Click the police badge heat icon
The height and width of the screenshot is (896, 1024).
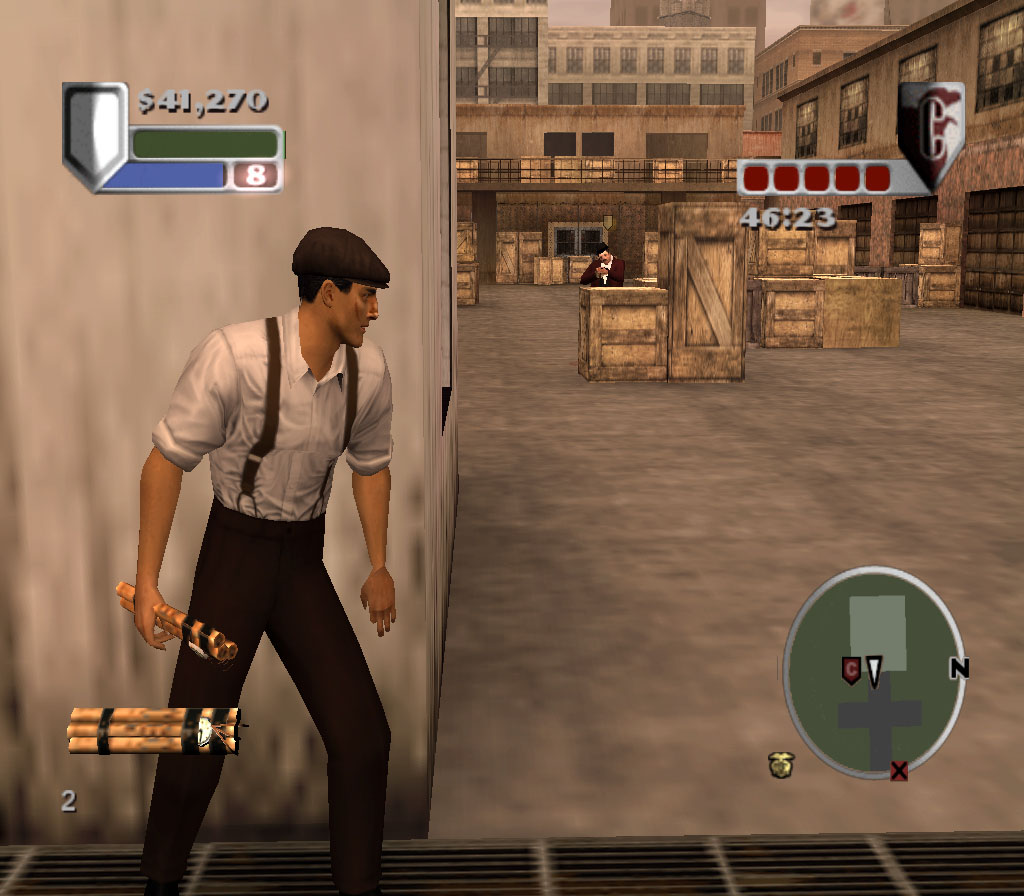[781, 765]
